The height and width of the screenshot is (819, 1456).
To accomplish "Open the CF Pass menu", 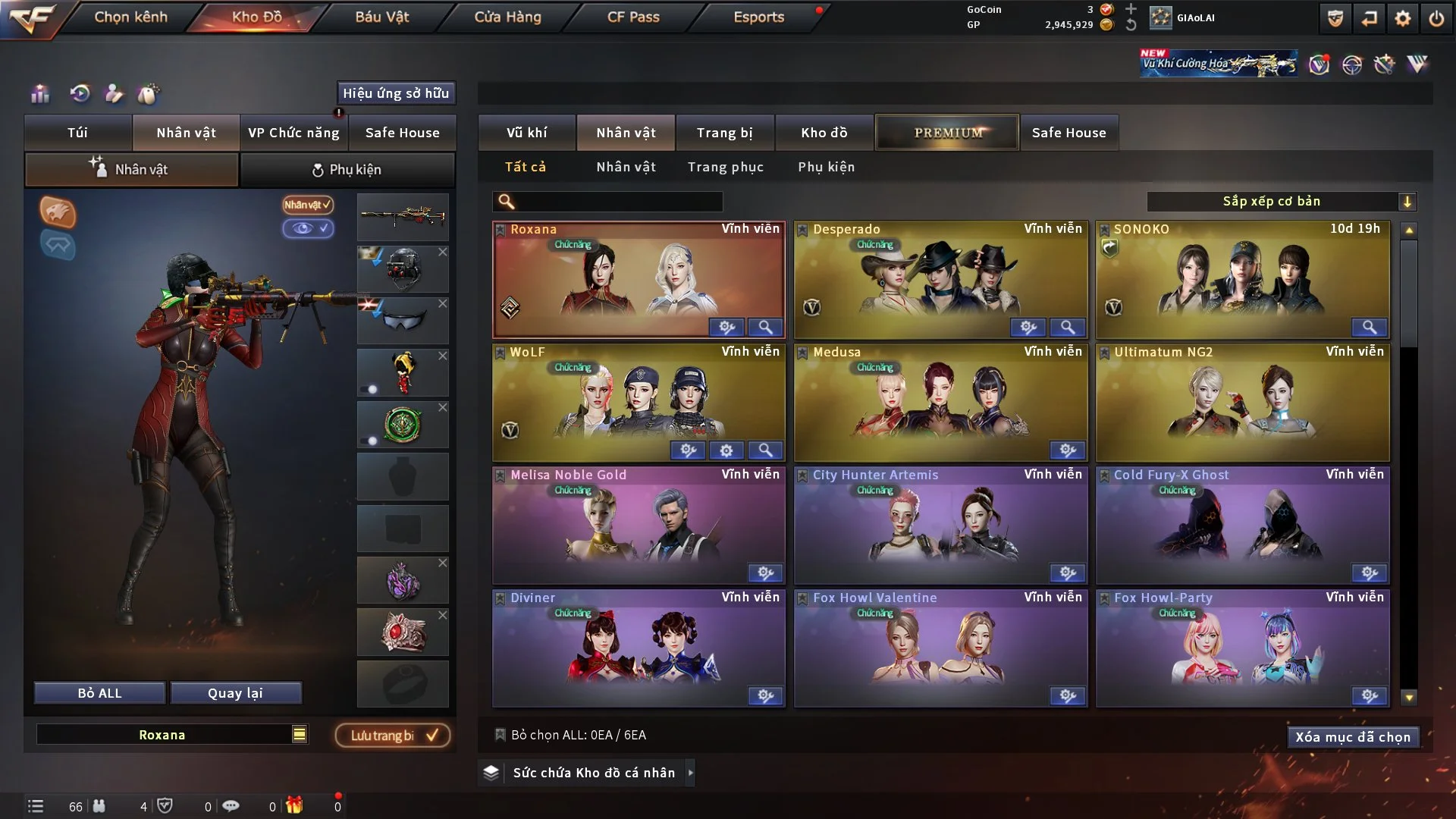I will coord(633,17).
